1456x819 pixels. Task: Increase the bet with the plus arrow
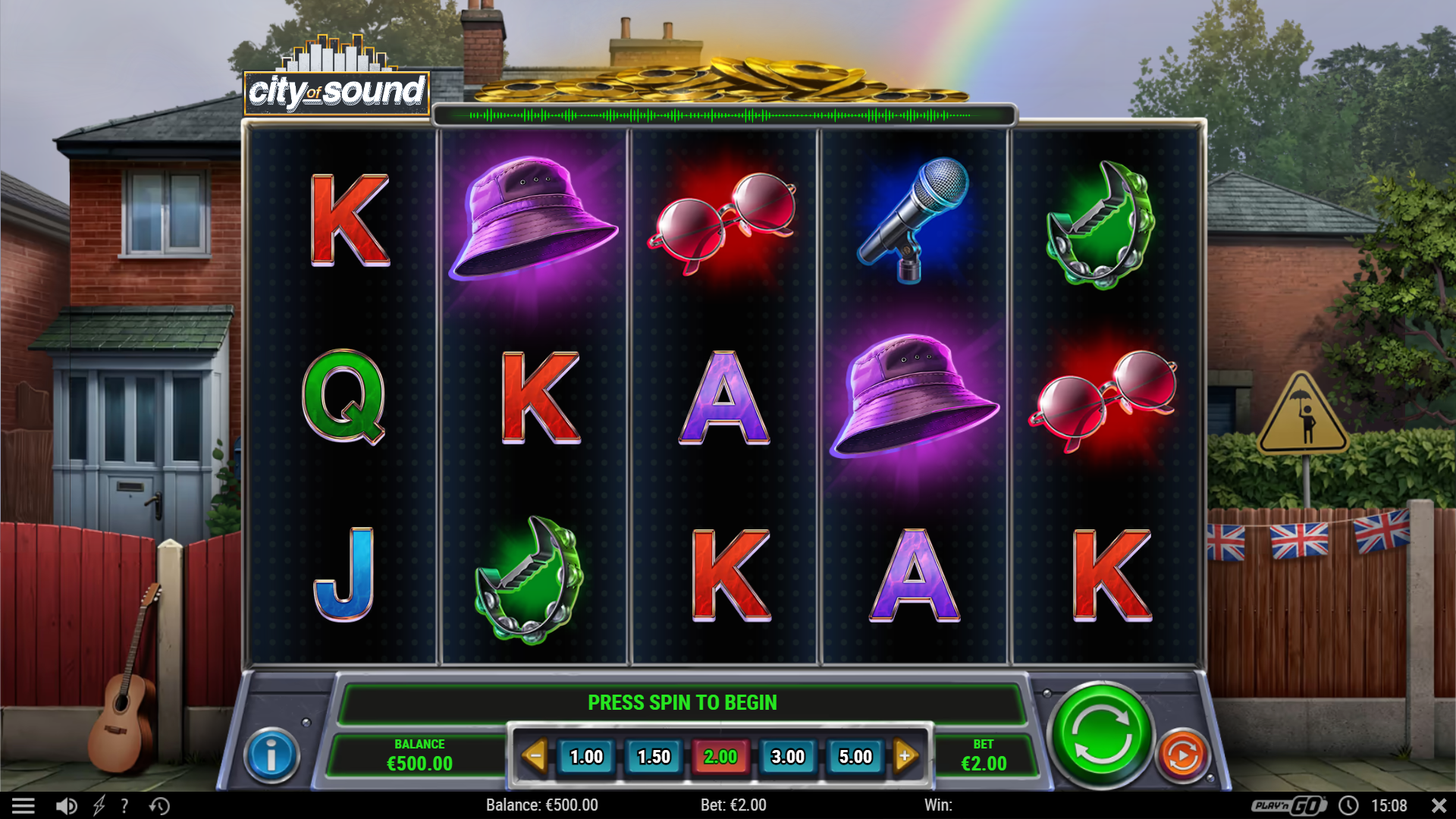tap(905, 756)
